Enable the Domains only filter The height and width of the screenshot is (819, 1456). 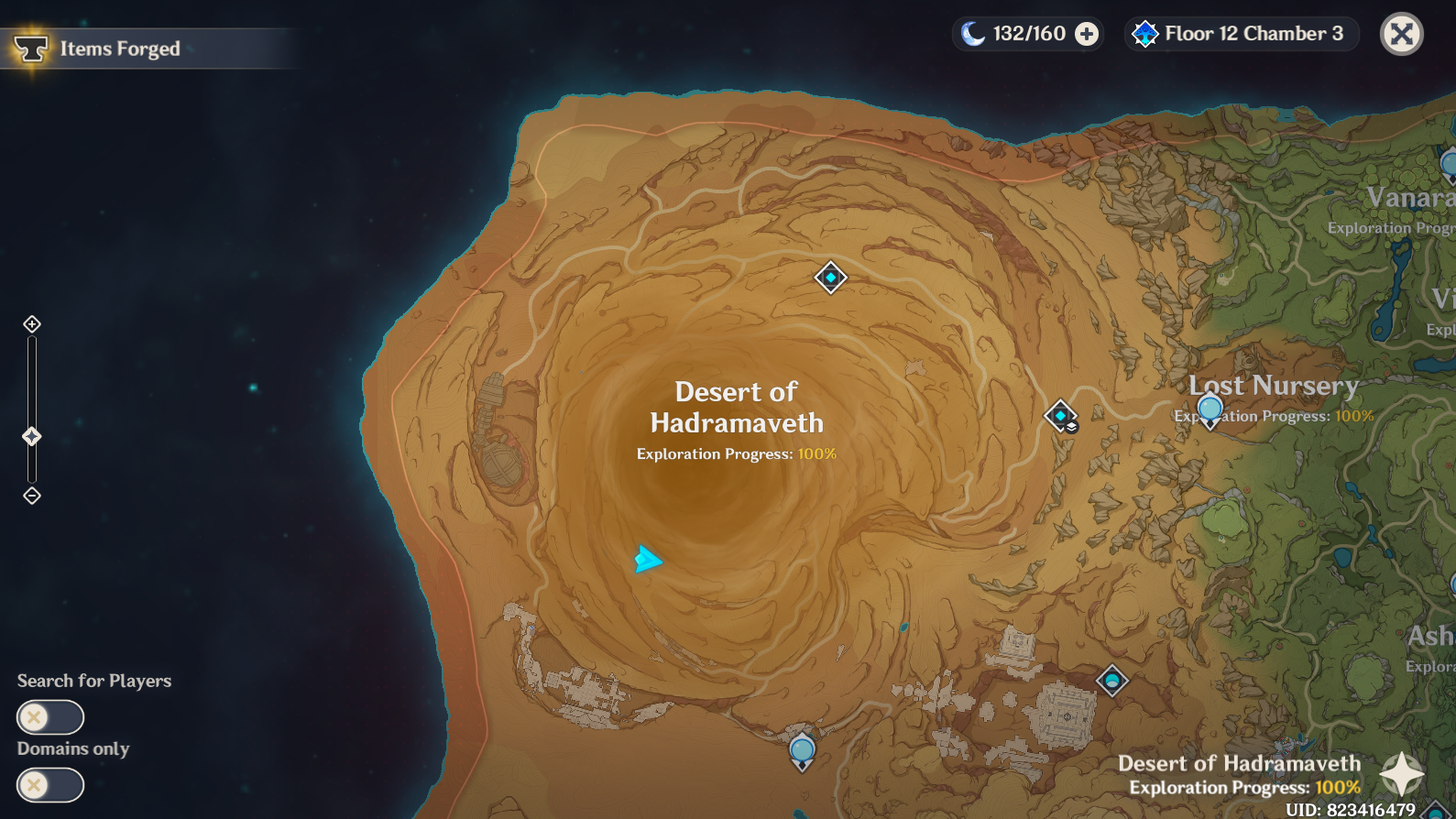[50, 785]
